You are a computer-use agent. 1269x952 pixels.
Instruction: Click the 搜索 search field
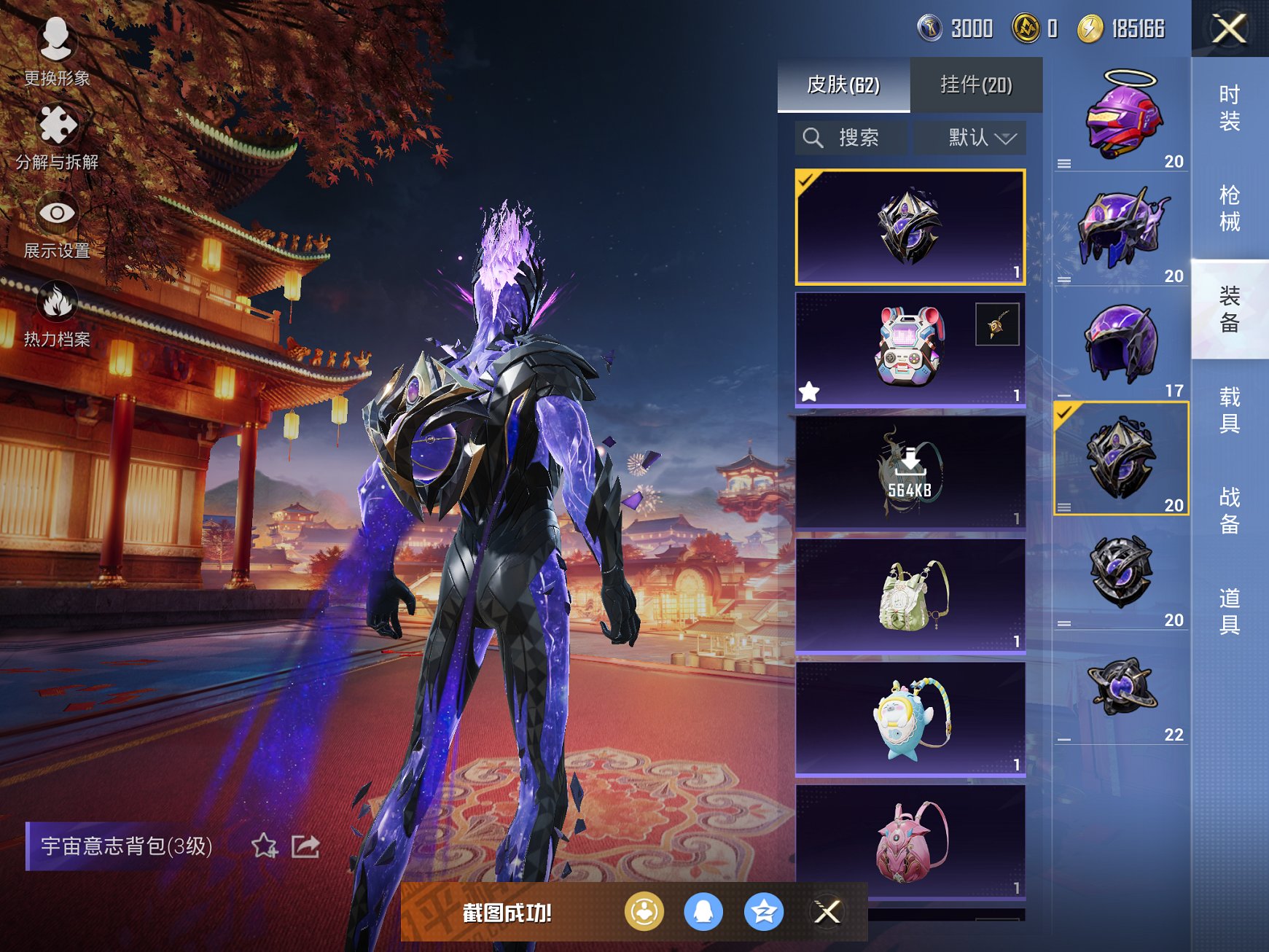pyautogui.click(x=851, y=138)
